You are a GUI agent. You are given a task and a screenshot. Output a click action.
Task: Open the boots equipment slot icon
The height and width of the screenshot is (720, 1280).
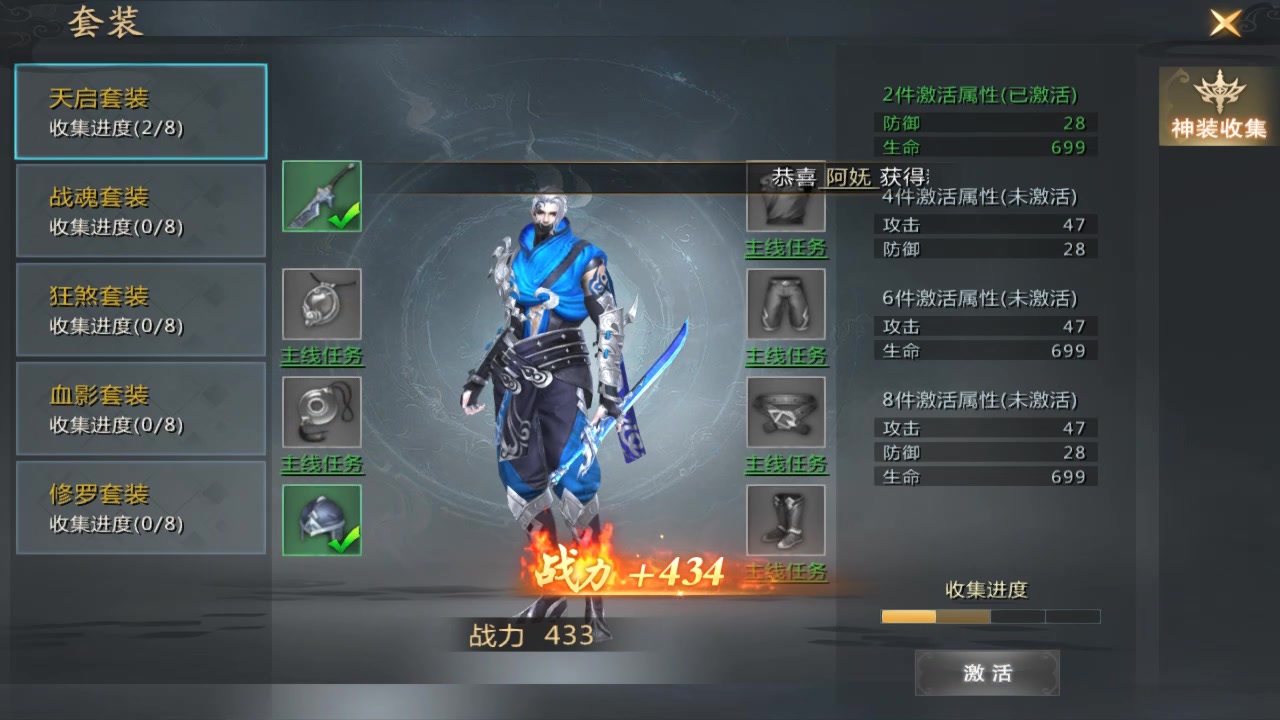pos(786,520)
